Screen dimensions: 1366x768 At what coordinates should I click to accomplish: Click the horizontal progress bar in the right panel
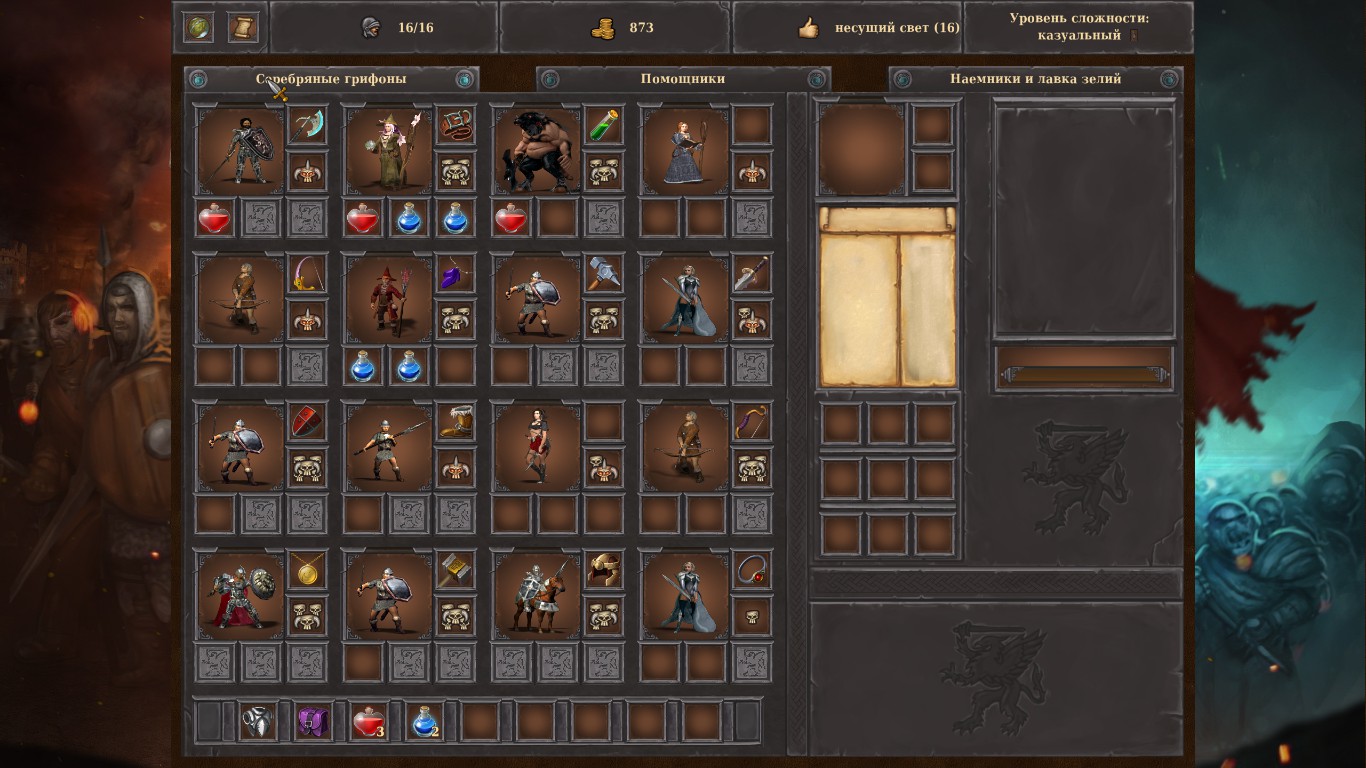pos(1083,375)
